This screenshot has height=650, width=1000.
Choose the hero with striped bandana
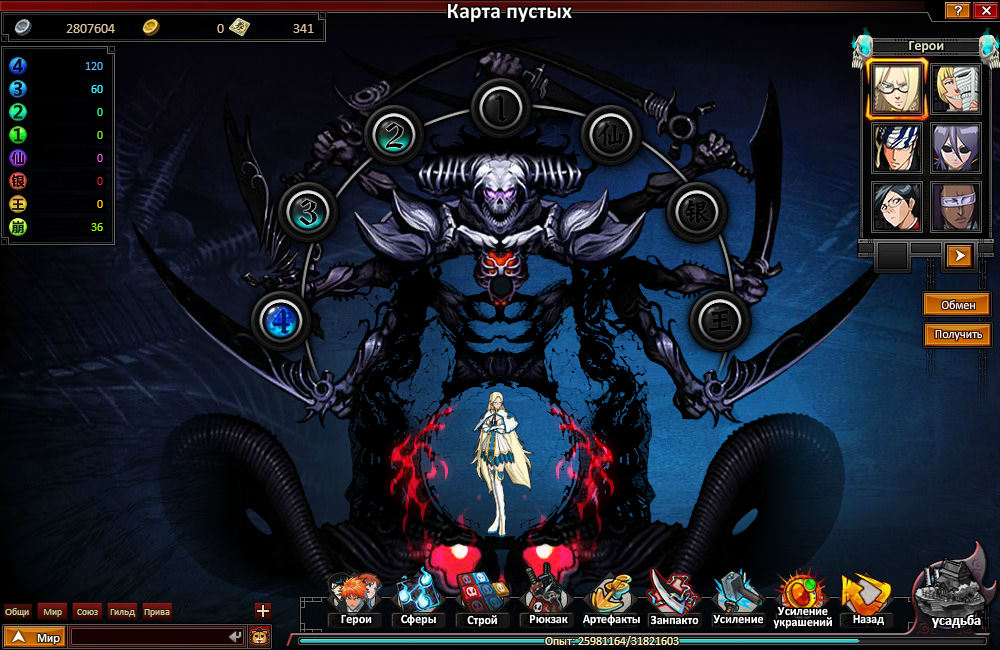point(896,148)
